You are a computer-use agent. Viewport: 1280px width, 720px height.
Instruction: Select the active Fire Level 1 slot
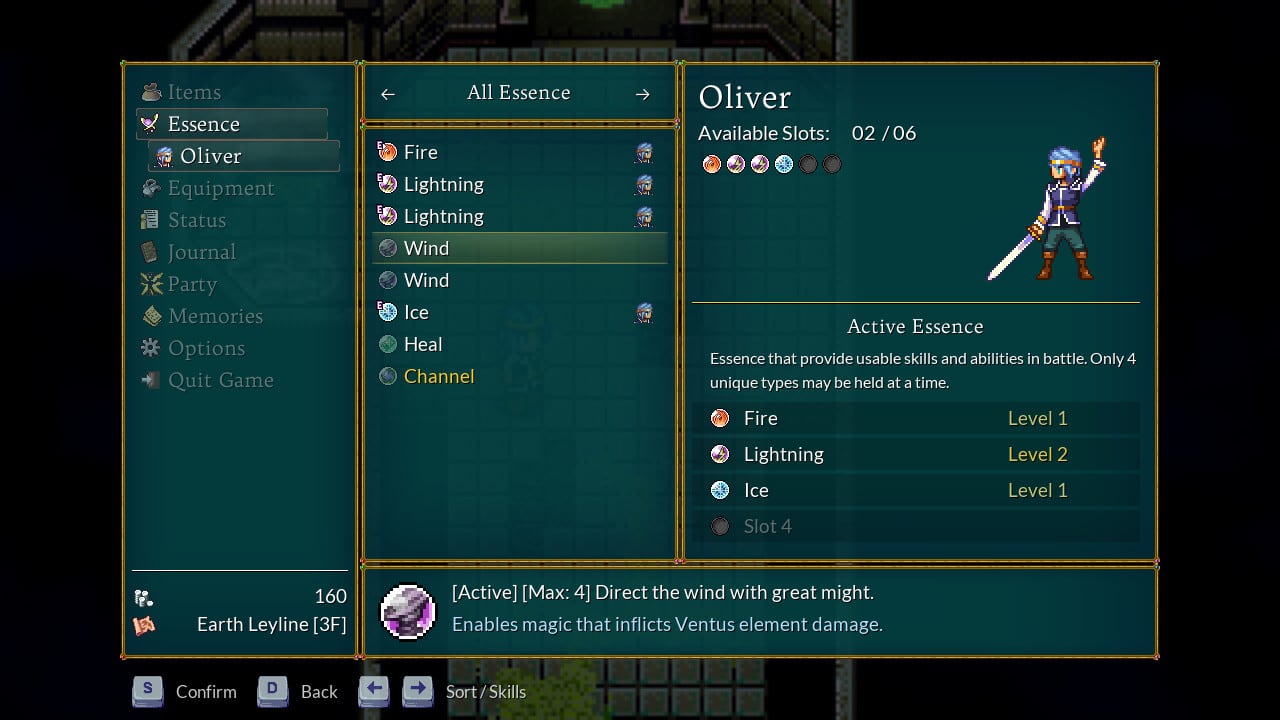[x=915, y=418]
